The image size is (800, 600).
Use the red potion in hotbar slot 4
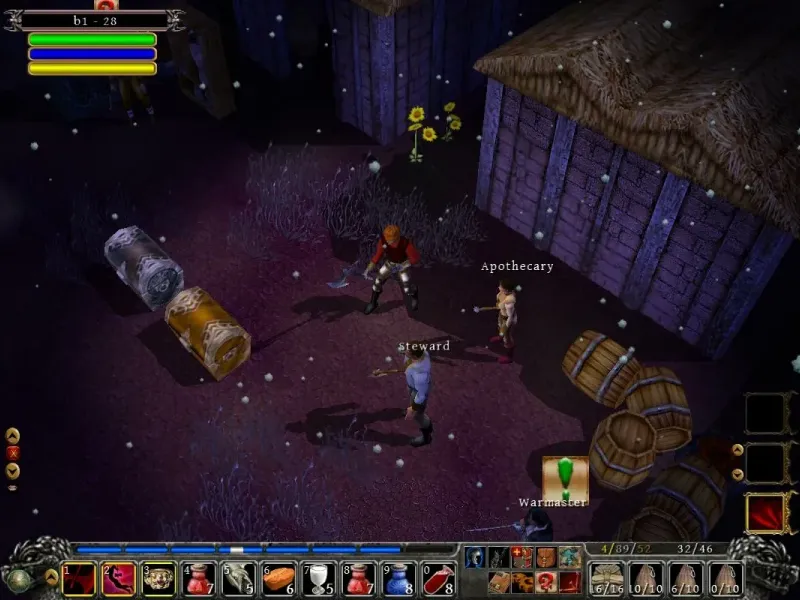(x=199, y=578)
